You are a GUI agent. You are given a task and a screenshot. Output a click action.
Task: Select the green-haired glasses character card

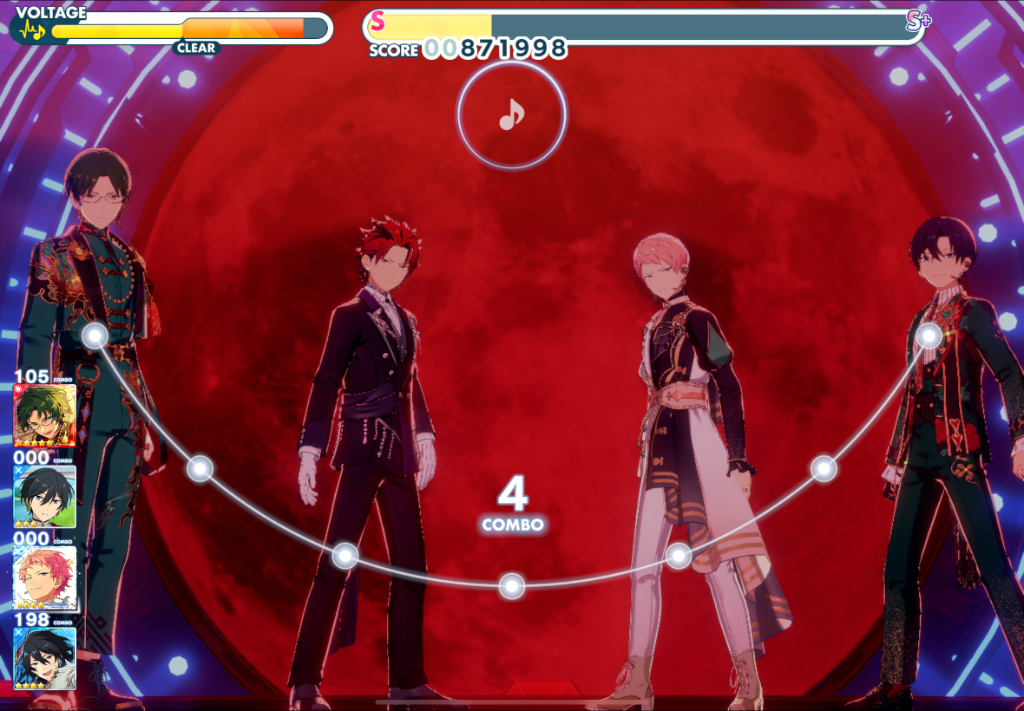[x=45, y=416]
